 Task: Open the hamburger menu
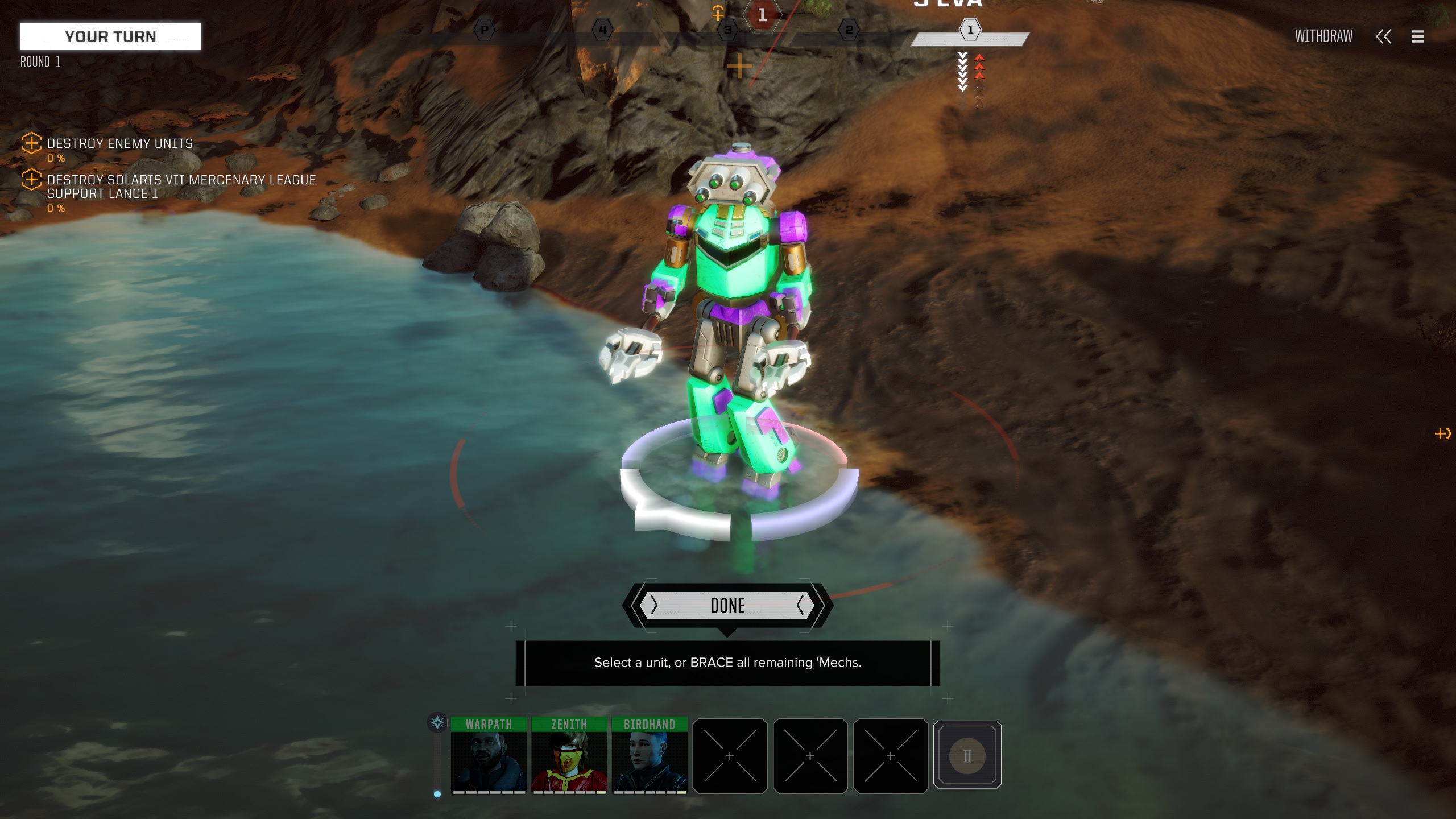click(1418, 37)
